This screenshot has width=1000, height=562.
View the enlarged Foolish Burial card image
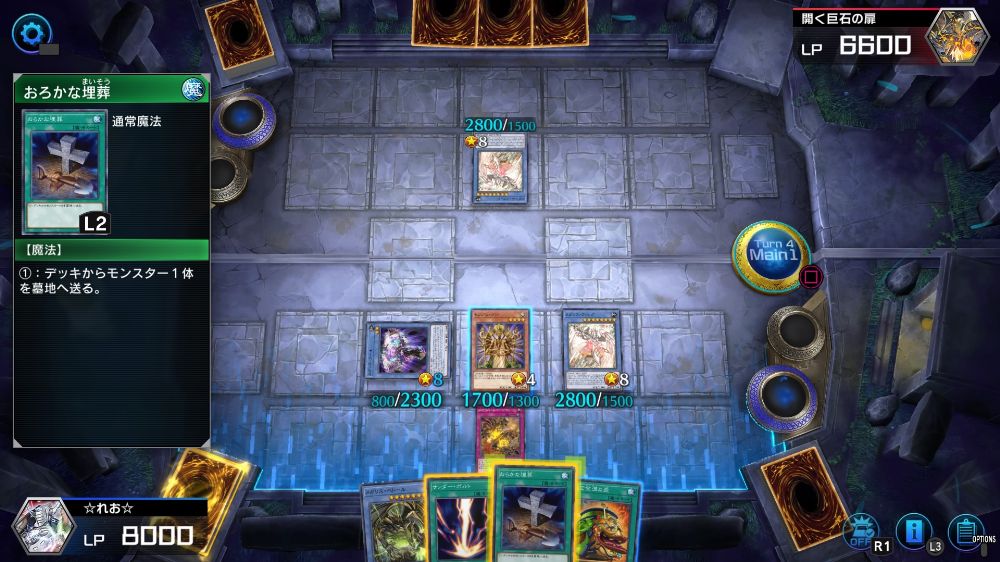pos(64,171)
